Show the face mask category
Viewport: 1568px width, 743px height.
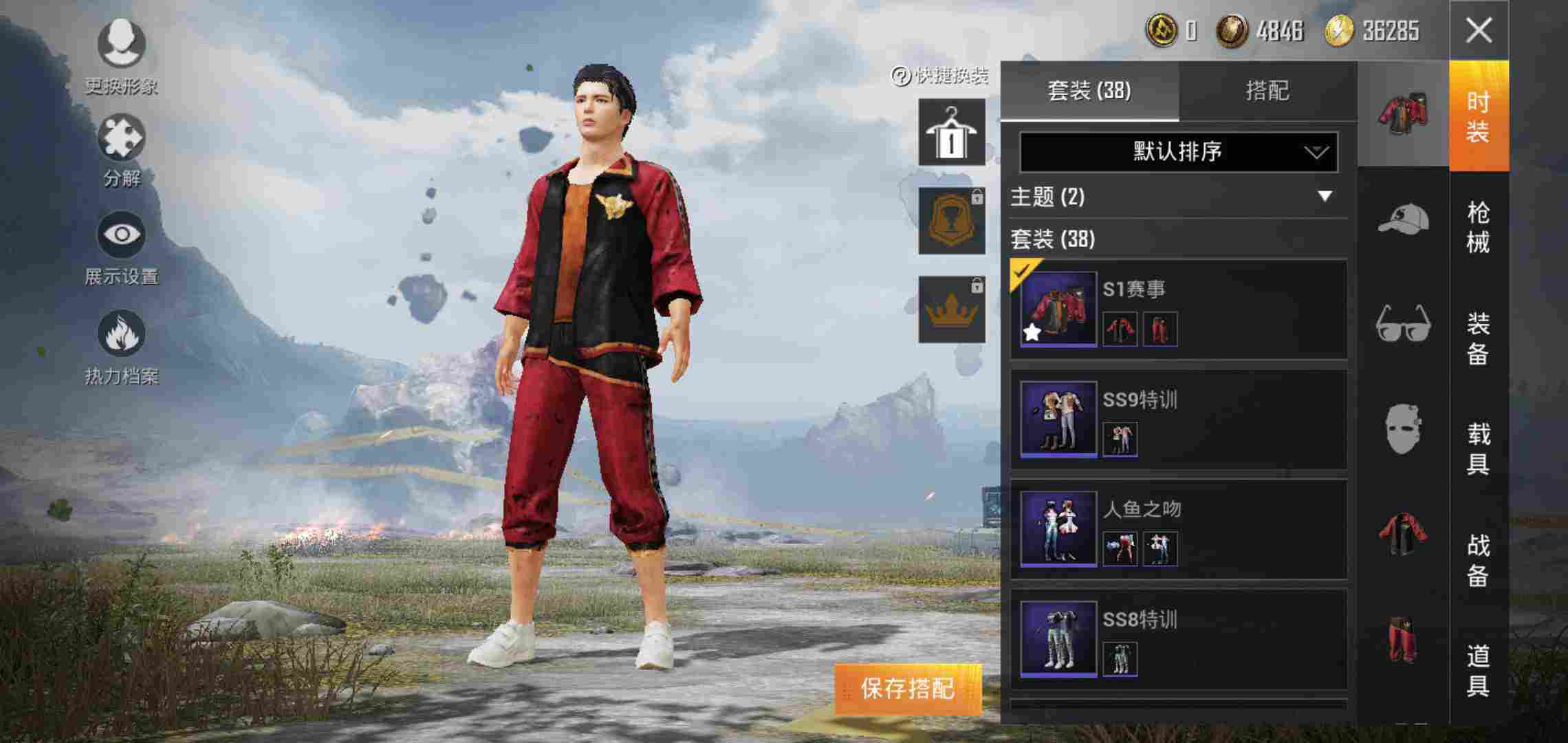click(x=1403, y=429)
